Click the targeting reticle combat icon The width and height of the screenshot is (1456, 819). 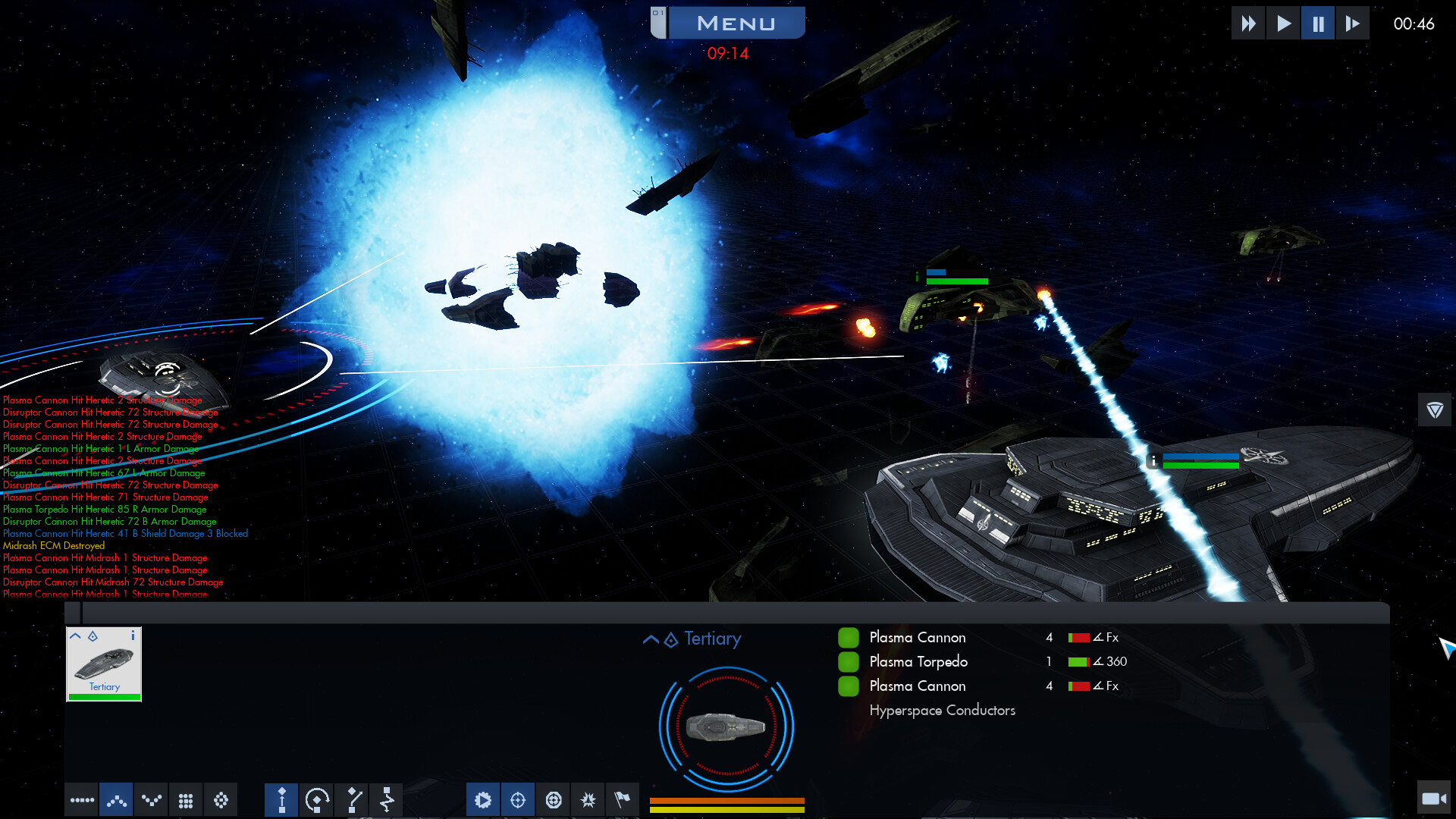tap(518, 799)
